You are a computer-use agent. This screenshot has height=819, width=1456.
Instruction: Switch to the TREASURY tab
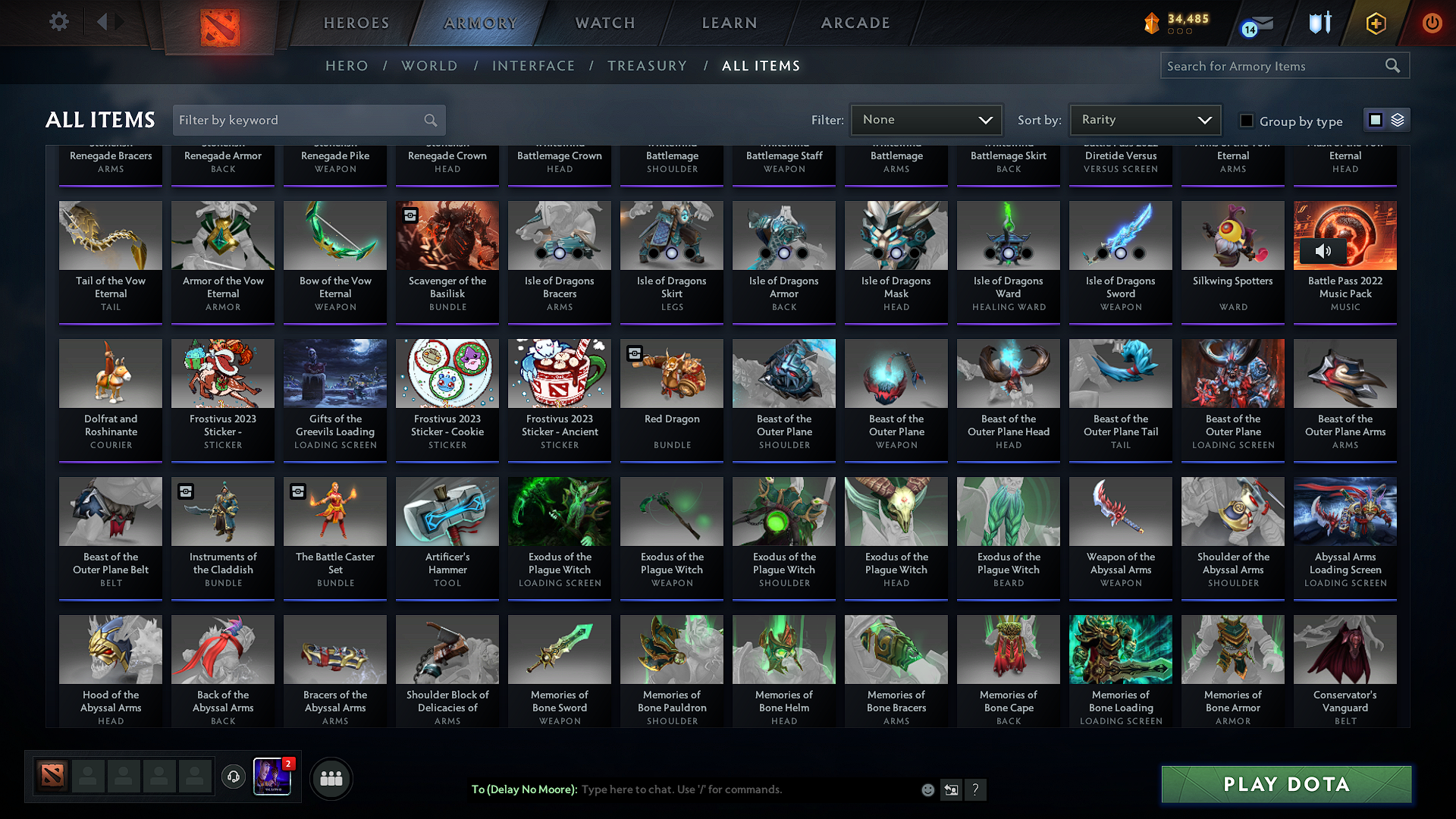(x=647, y=66)
